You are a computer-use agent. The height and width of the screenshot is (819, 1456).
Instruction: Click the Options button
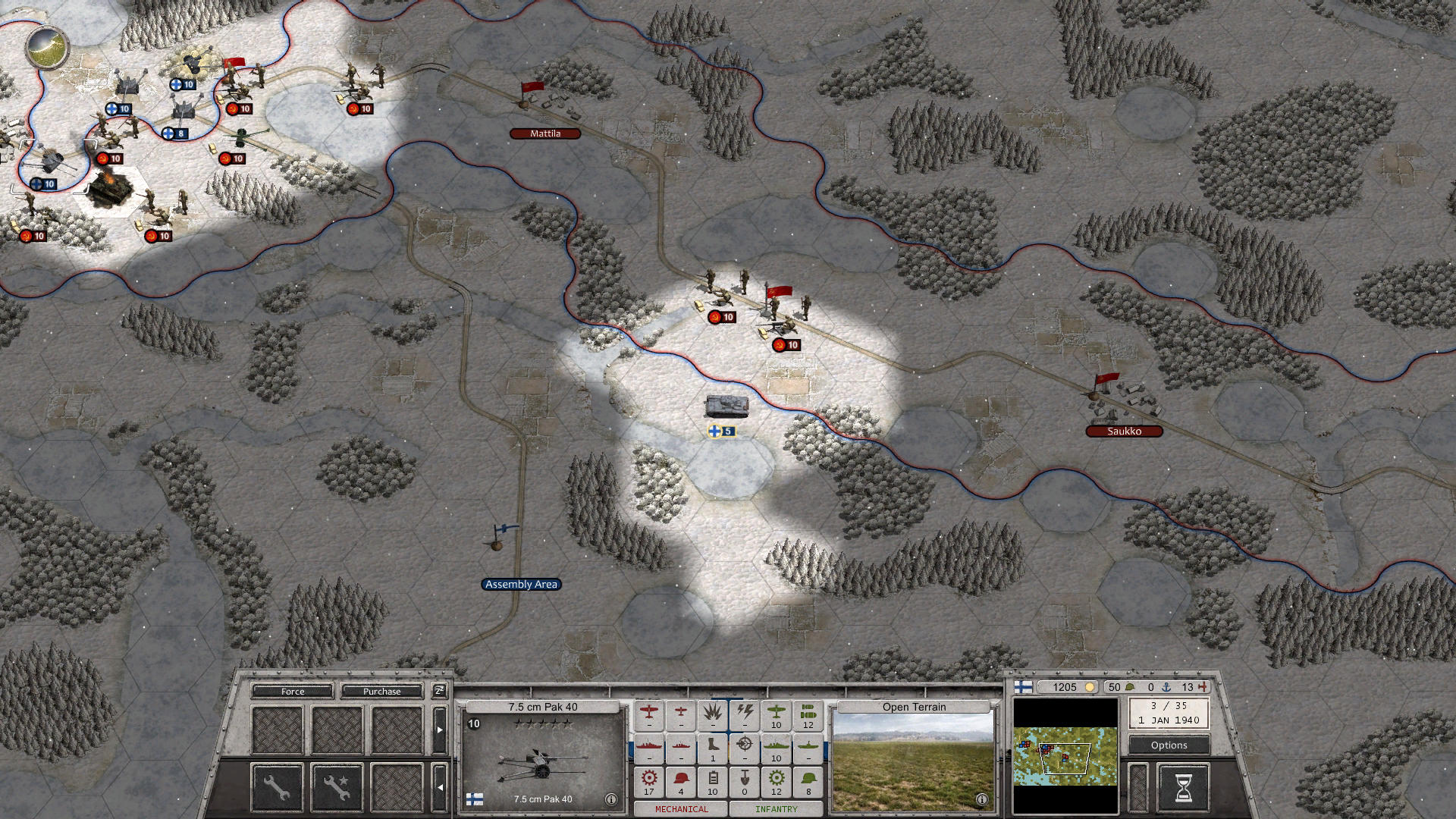coord(1169,745)
